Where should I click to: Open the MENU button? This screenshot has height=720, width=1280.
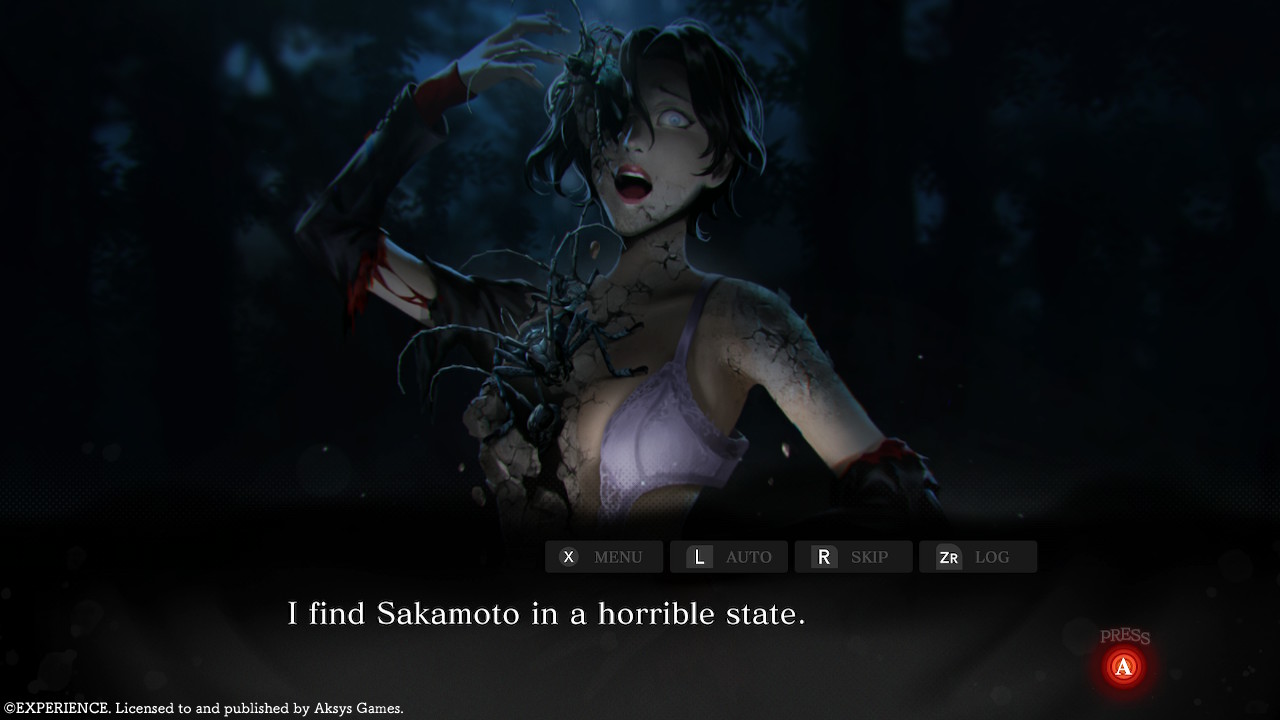tap(603, 557)
